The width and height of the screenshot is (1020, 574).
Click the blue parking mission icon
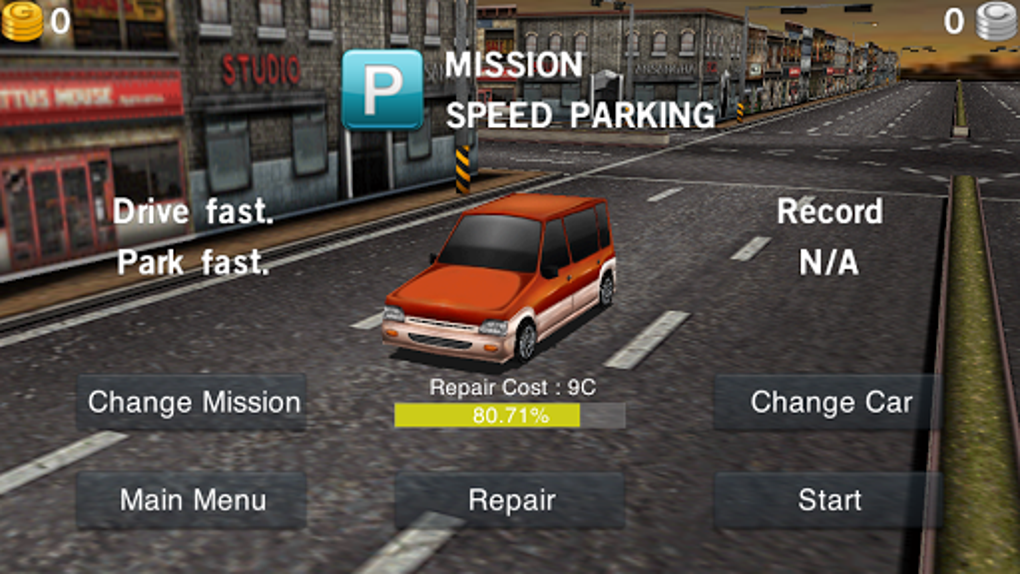click(x=382, y=89)
